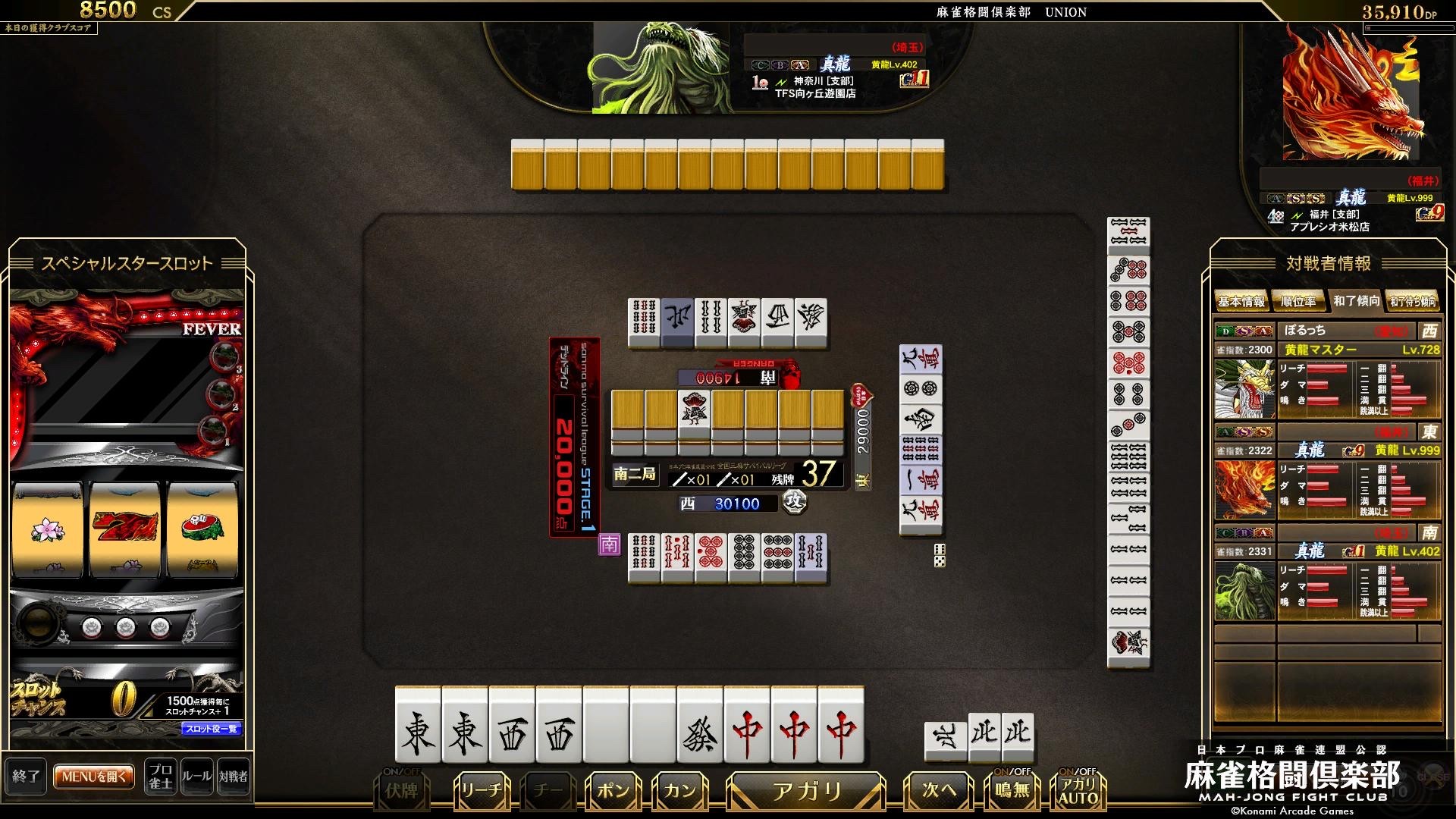Toggle アガリ AUTO auto-win
The height and width of the screenshot is (819, 1456).
click(1078, 792)
